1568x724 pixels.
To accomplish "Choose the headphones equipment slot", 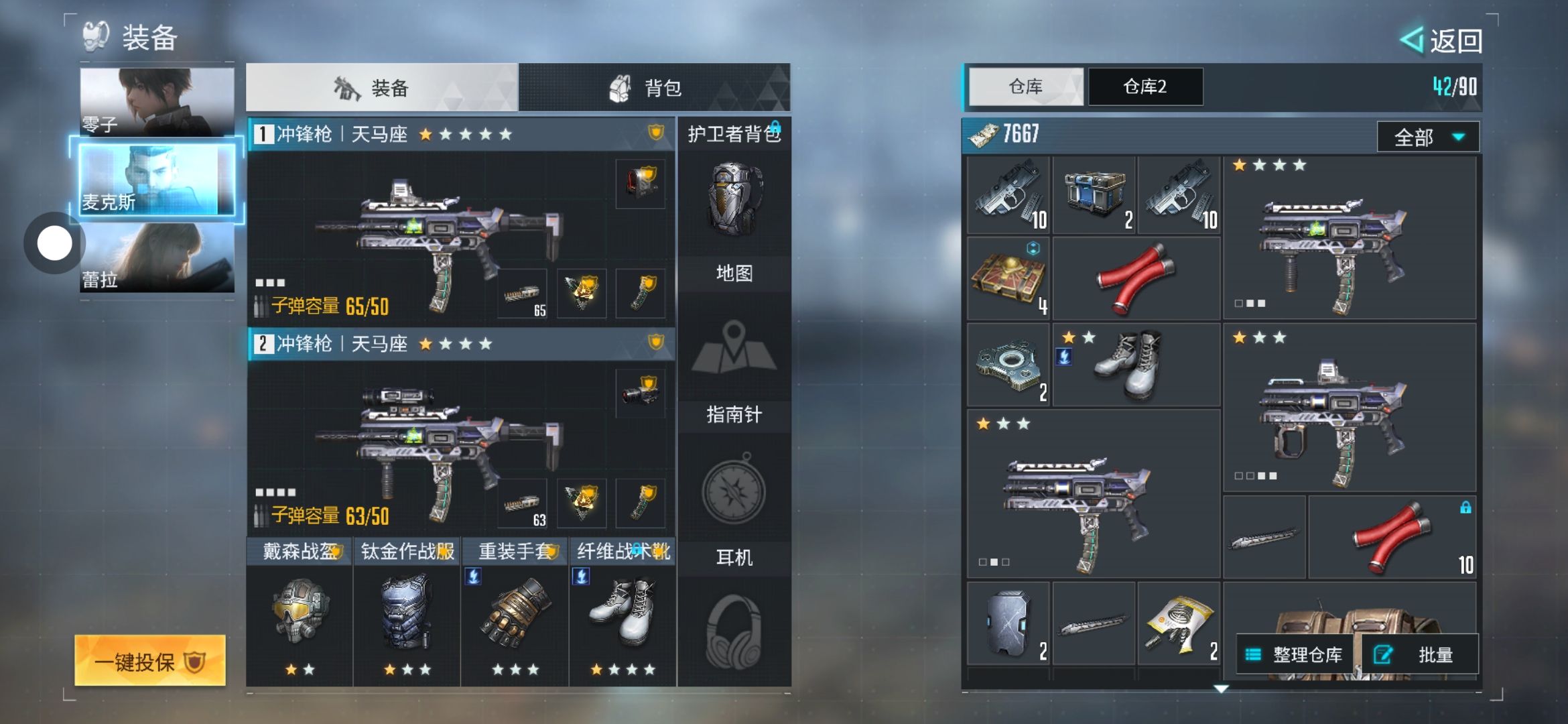I will click(x=734, y=630).
